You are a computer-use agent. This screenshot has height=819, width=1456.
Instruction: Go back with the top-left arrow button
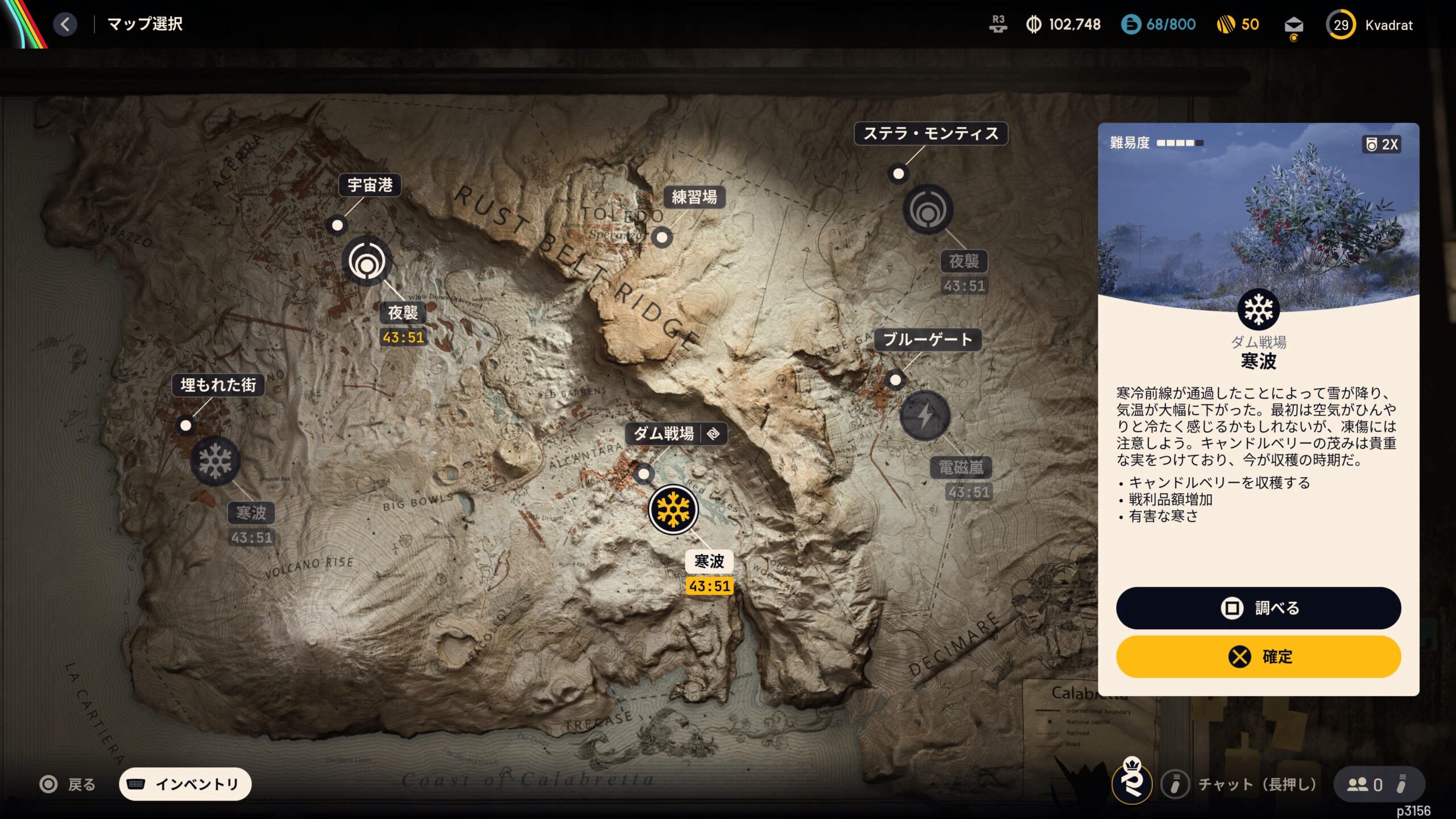(65, 24)
